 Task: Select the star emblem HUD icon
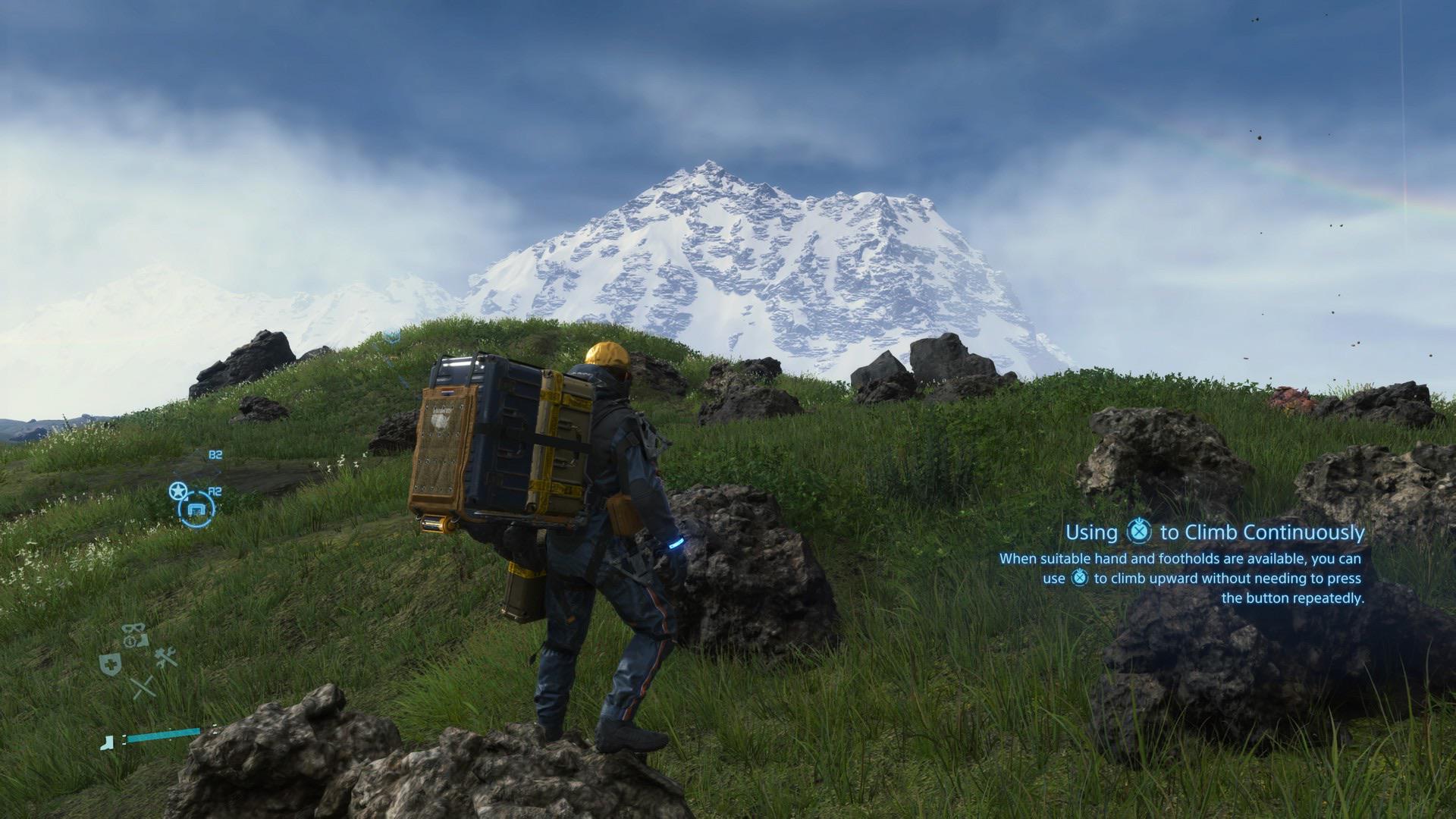[x=177, y=491]
